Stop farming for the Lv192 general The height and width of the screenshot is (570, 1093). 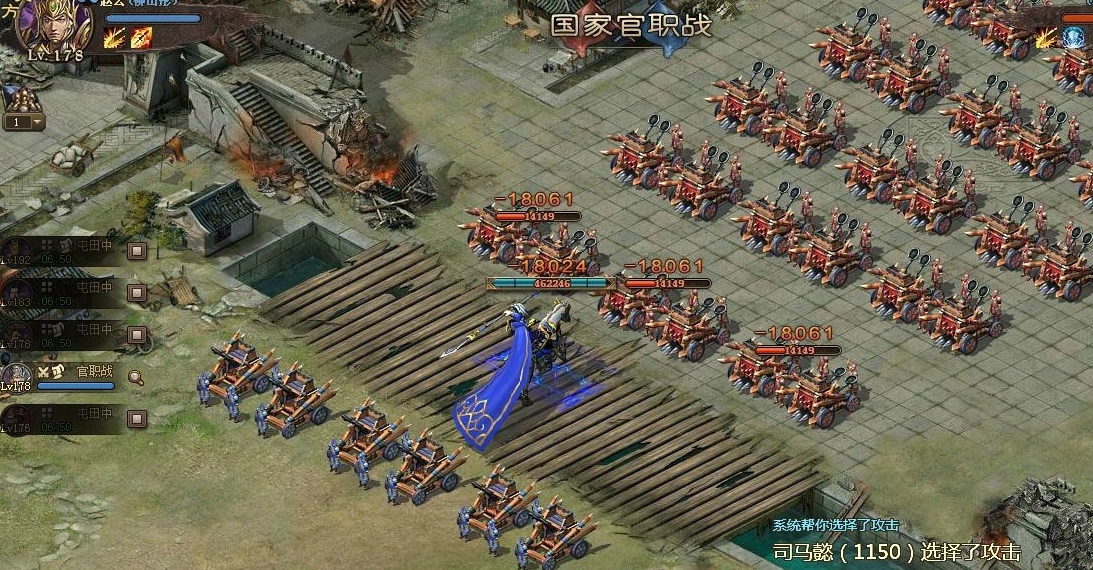(x=137, y=250)
